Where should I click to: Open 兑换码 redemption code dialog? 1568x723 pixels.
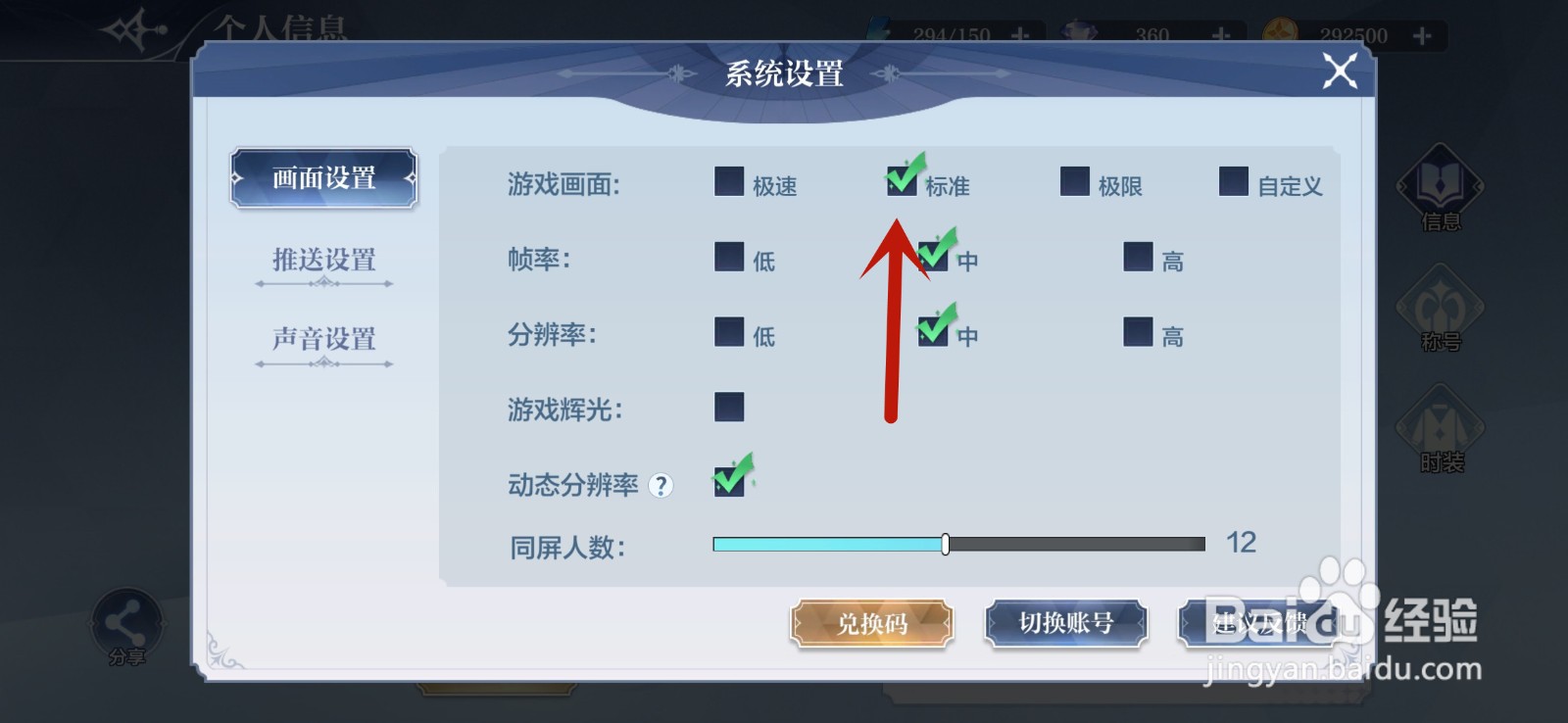pos(870,623)
